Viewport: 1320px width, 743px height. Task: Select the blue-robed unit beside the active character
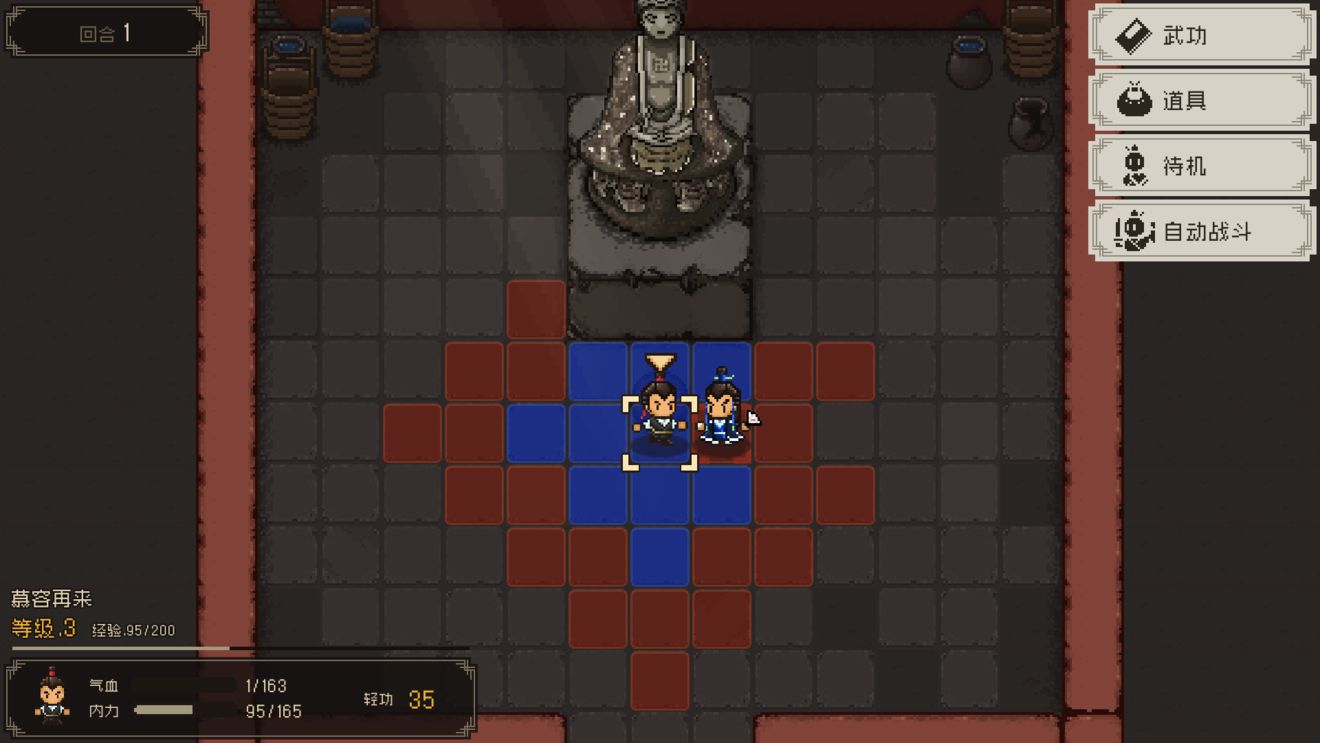click(x=721, y=412)
